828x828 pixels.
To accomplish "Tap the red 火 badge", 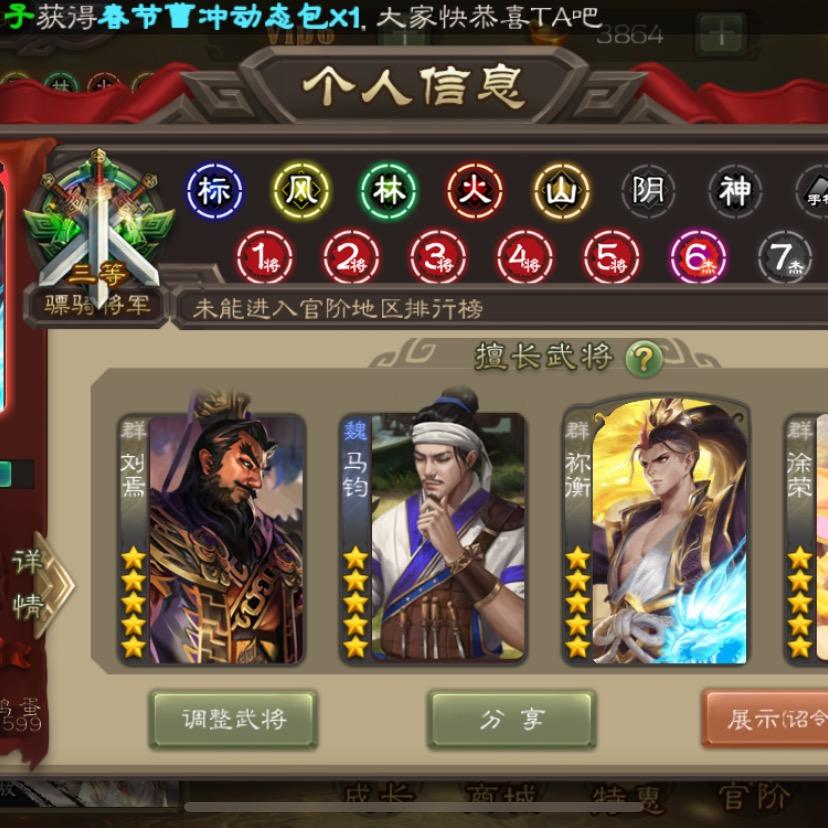I will coord(475,190).
